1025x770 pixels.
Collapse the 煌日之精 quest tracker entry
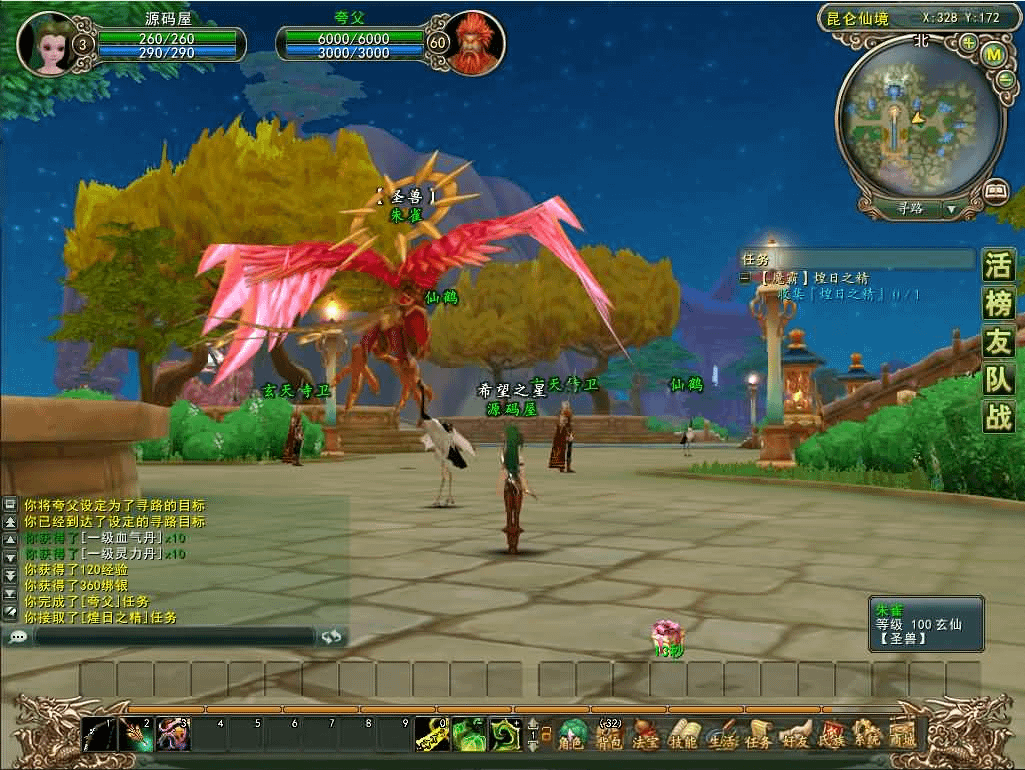click(x=745, y=278)
